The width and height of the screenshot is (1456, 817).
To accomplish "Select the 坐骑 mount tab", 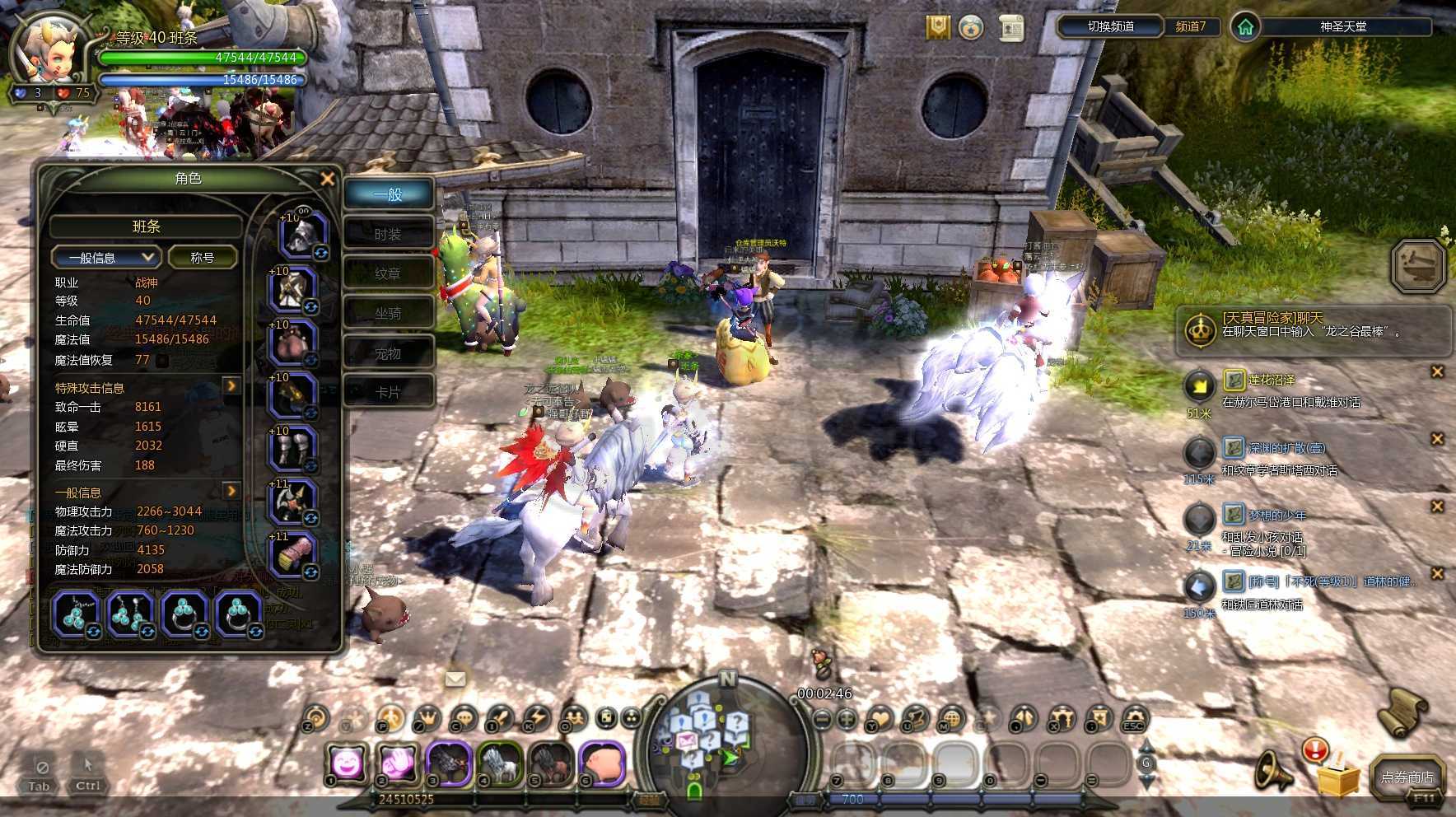I will pos(388,313).
